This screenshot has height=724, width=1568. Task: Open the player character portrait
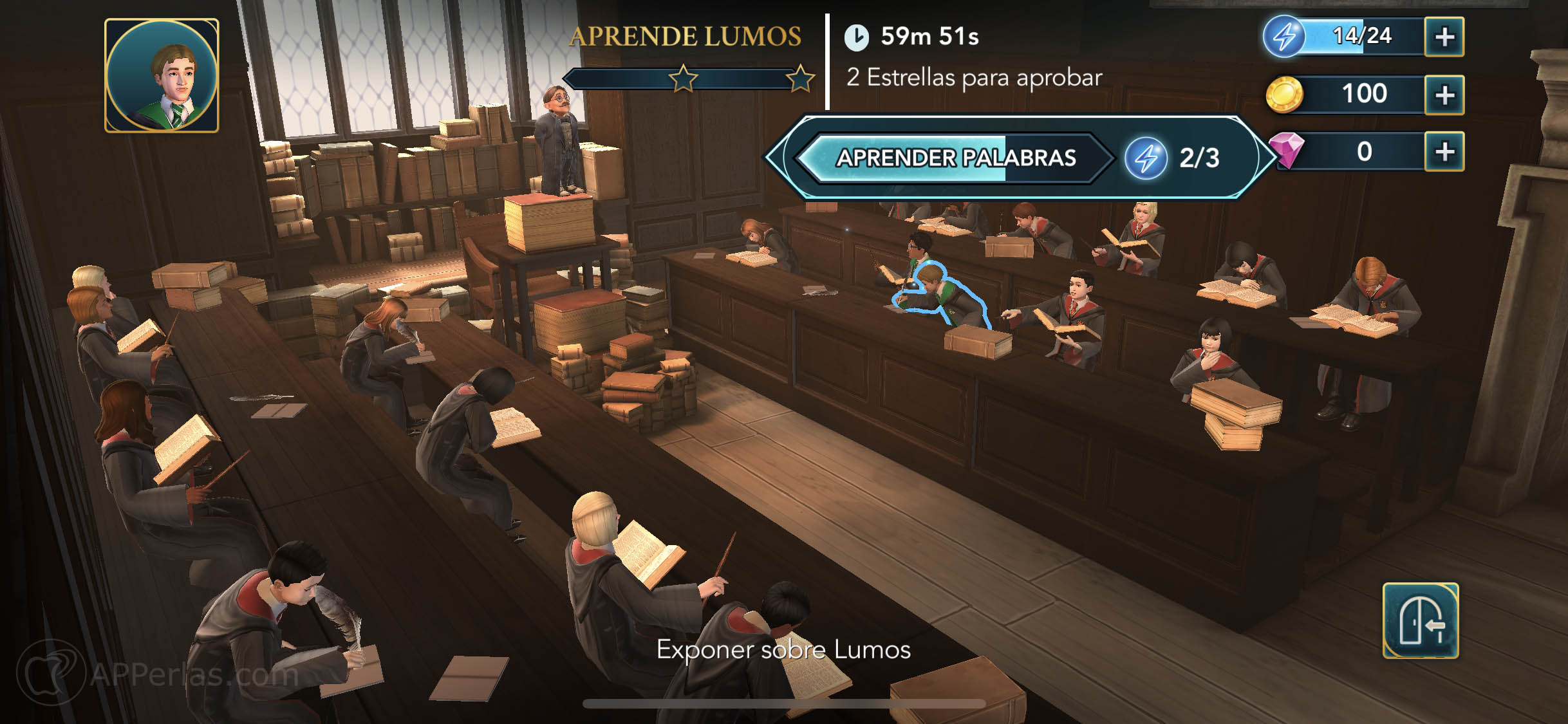click(162, 76)
